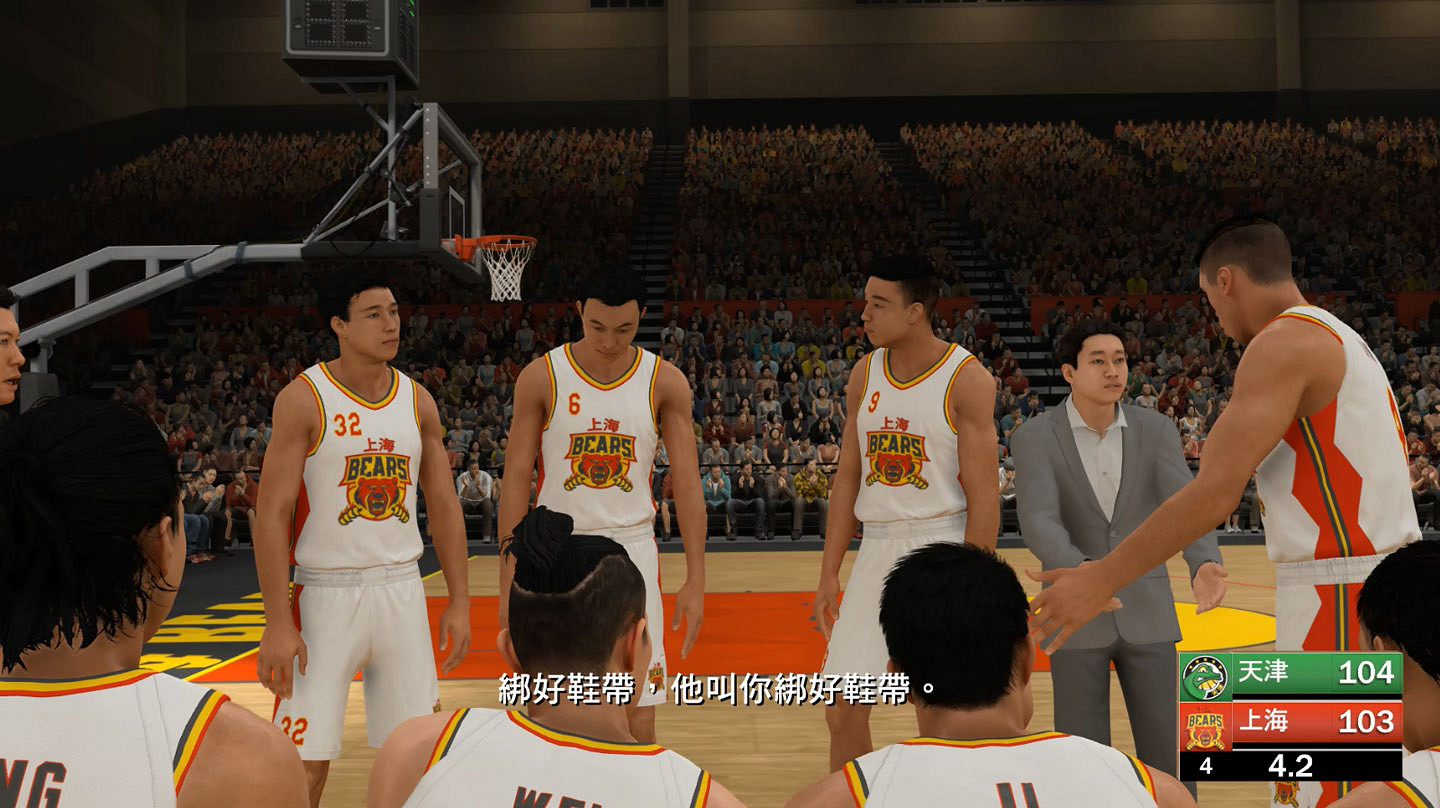Click the bear face inside the Bears crest
1440x808 pixels.
pos(1204,736)
